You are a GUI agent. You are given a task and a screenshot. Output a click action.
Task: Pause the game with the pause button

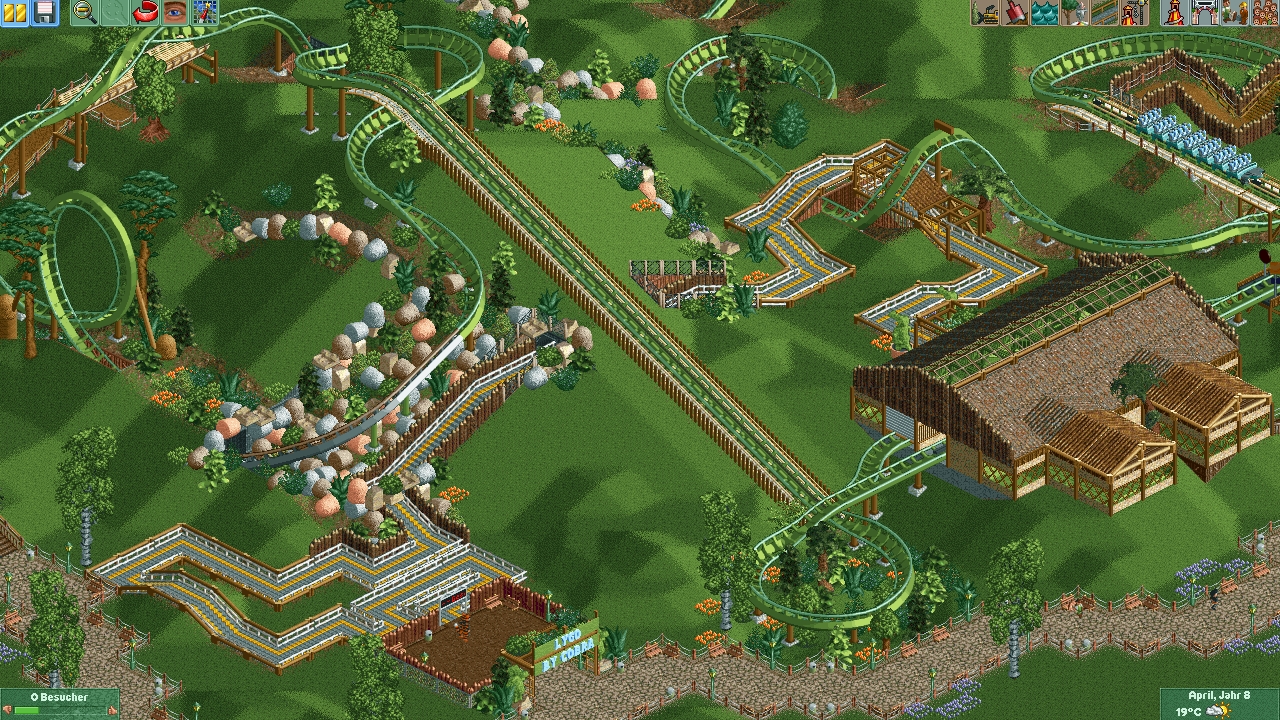point(14,12)
